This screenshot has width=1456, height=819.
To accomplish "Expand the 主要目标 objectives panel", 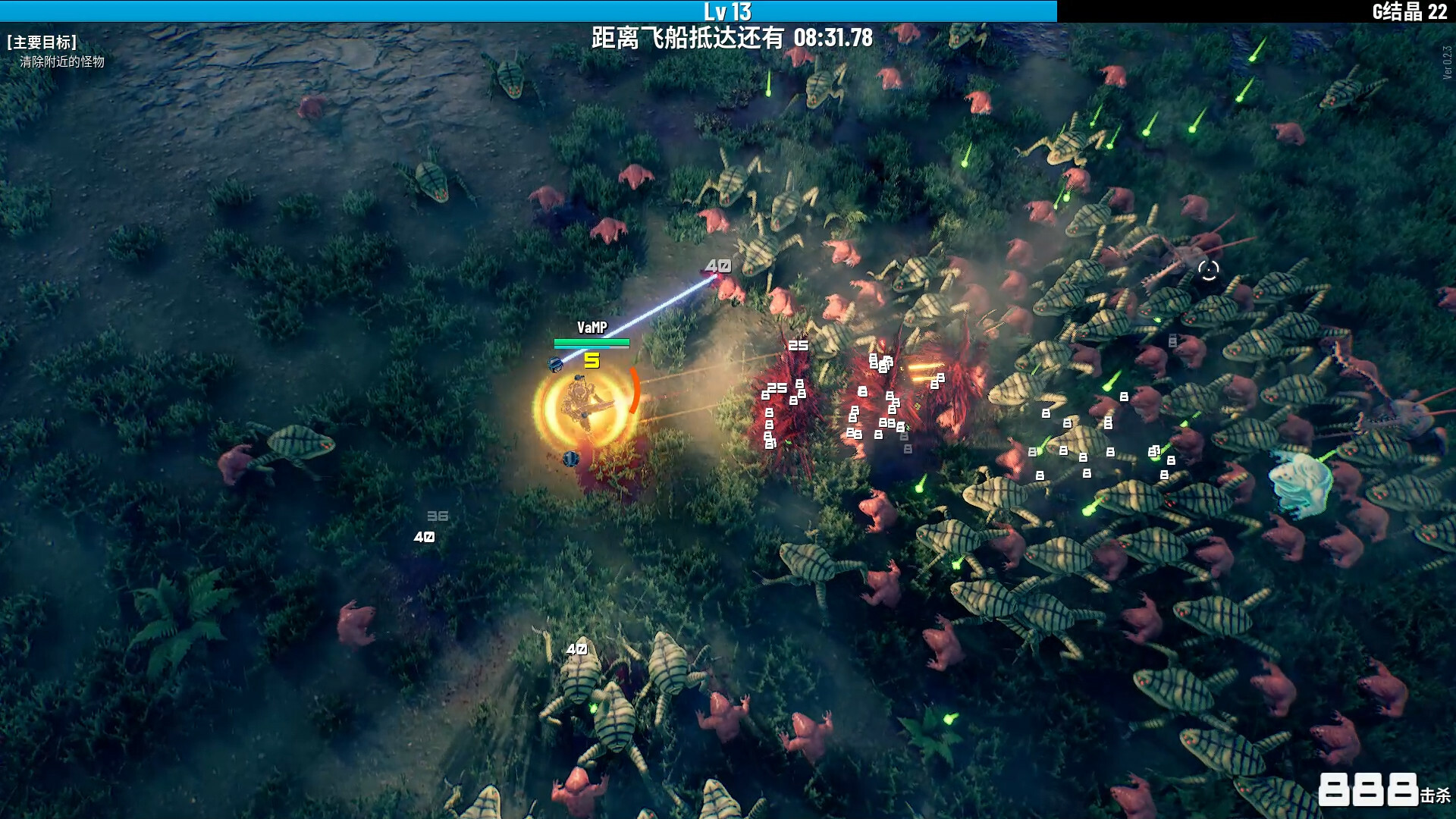I will tap(42, 42).
